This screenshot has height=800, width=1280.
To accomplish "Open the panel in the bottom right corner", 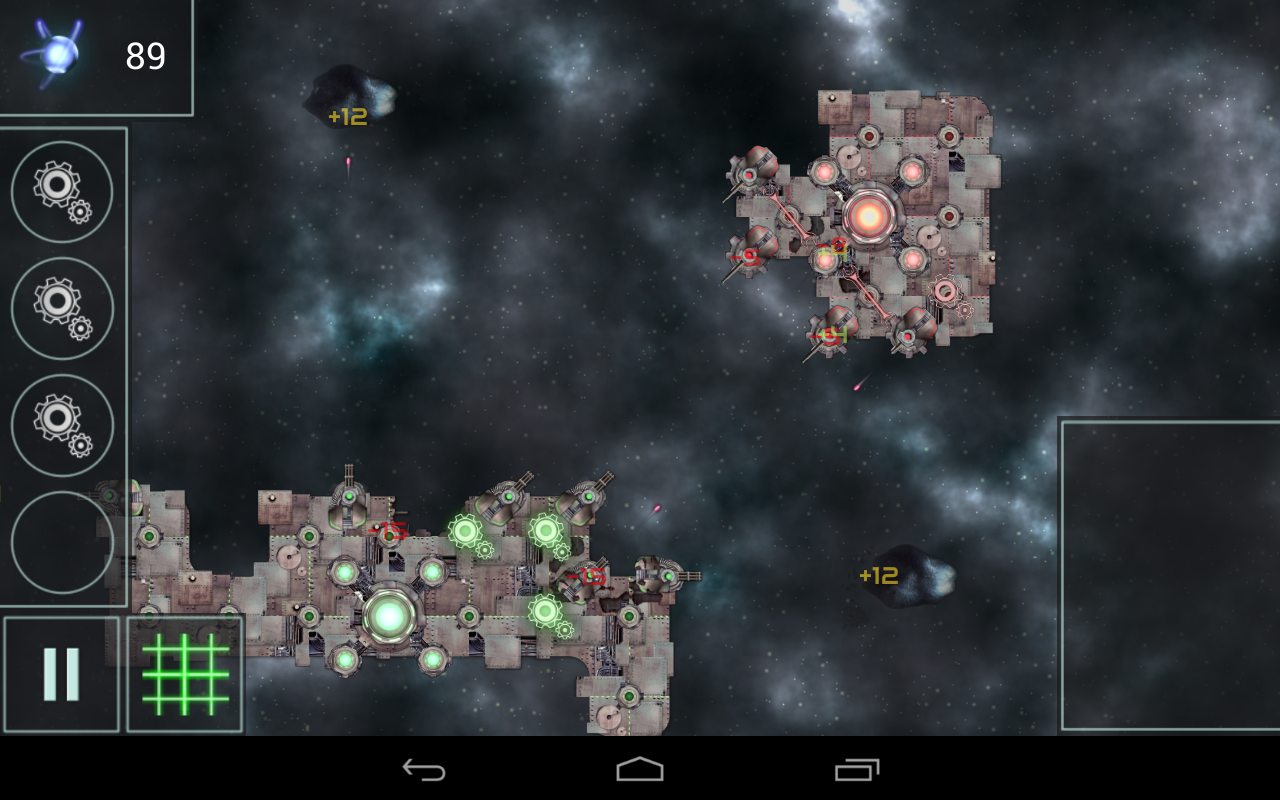I will tap(1168, 575).
